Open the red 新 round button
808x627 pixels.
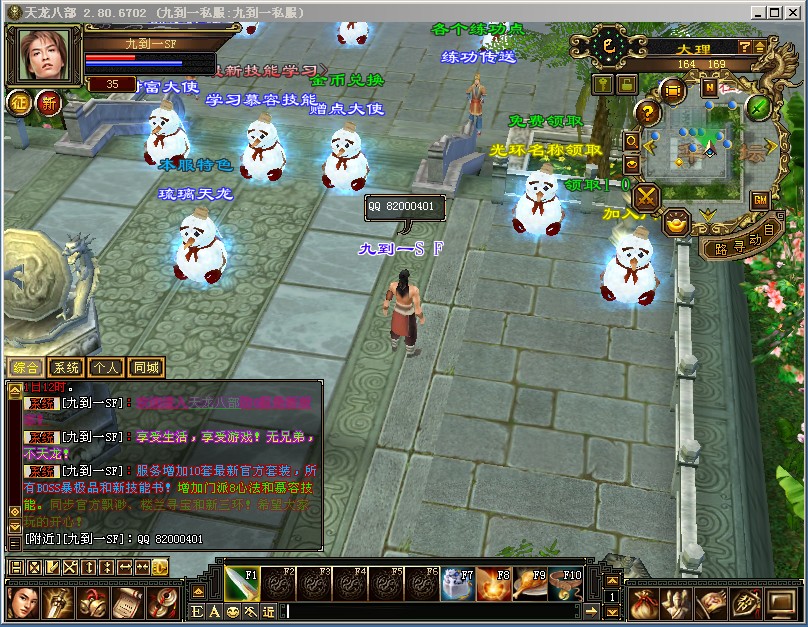pyautogui.click(x=48, y=101)
